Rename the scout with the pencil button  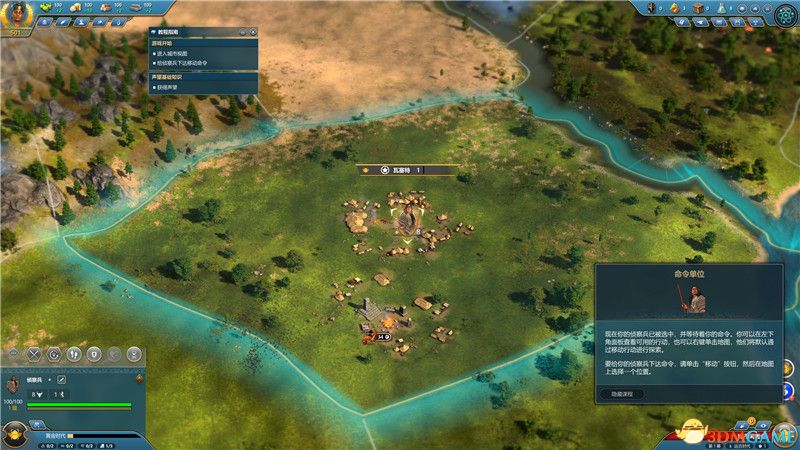click(x=61, y=380)
